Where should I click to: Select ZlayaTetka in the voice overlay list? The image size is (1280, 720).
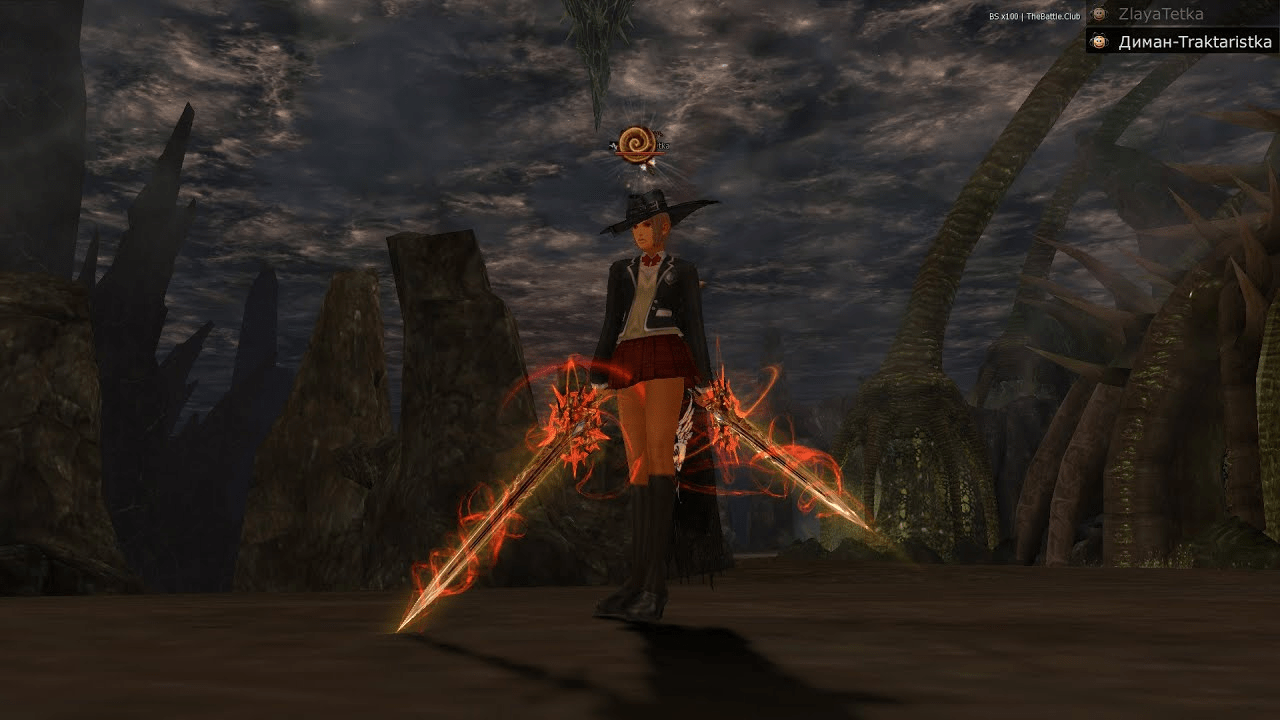(x=1160, y=14)
